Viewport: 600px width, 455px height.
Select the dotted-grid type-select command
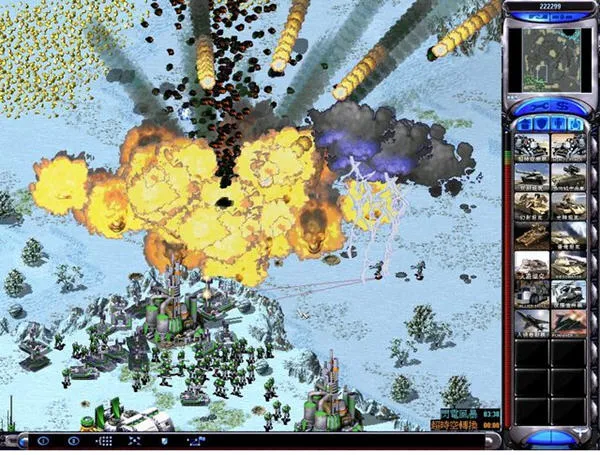click(x=103, y=440)
